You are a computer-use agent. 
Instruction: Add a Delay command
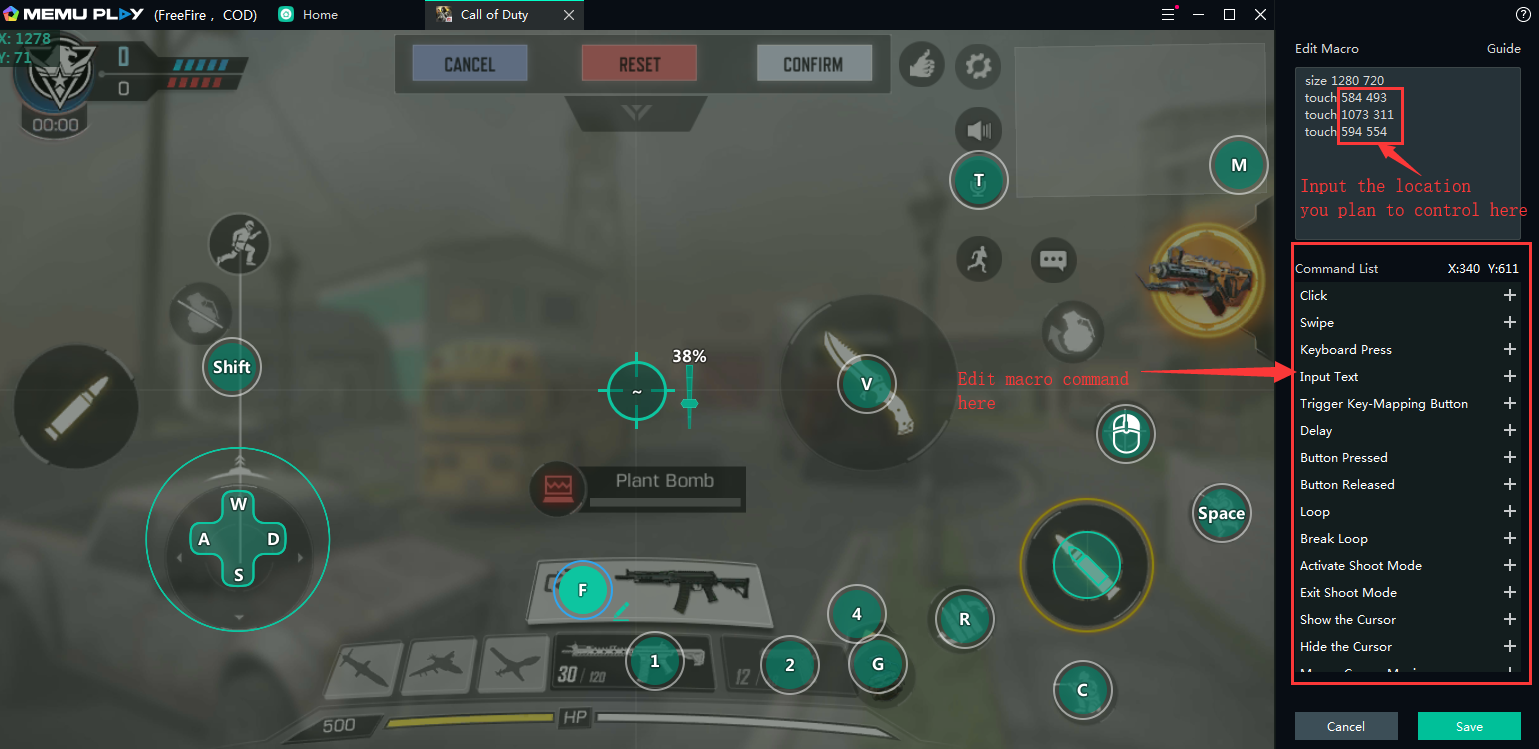pyautogui.click(x=1510, y=431)
